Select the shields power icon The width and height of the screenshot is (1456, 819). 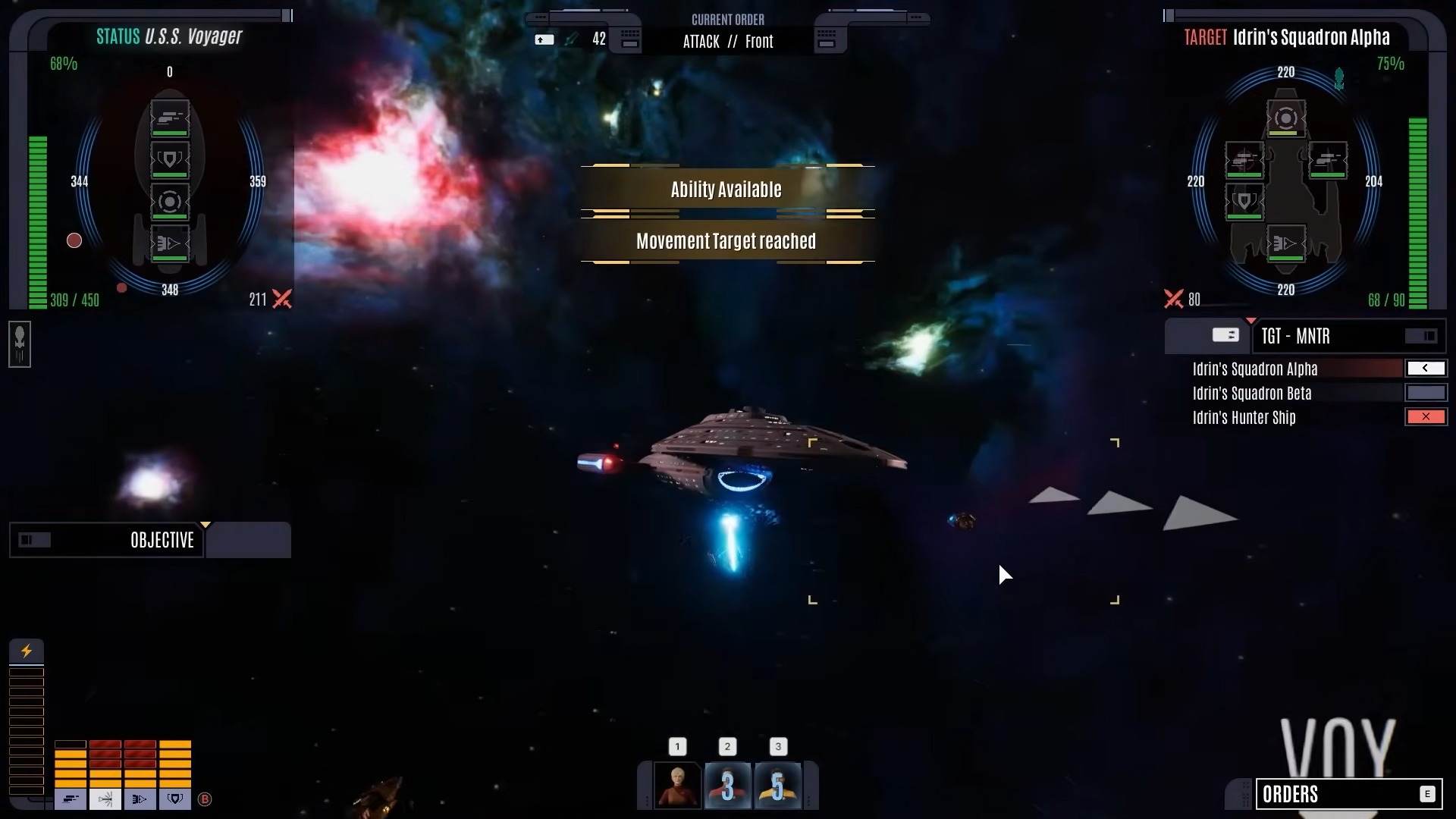click(x=175, y=799)
